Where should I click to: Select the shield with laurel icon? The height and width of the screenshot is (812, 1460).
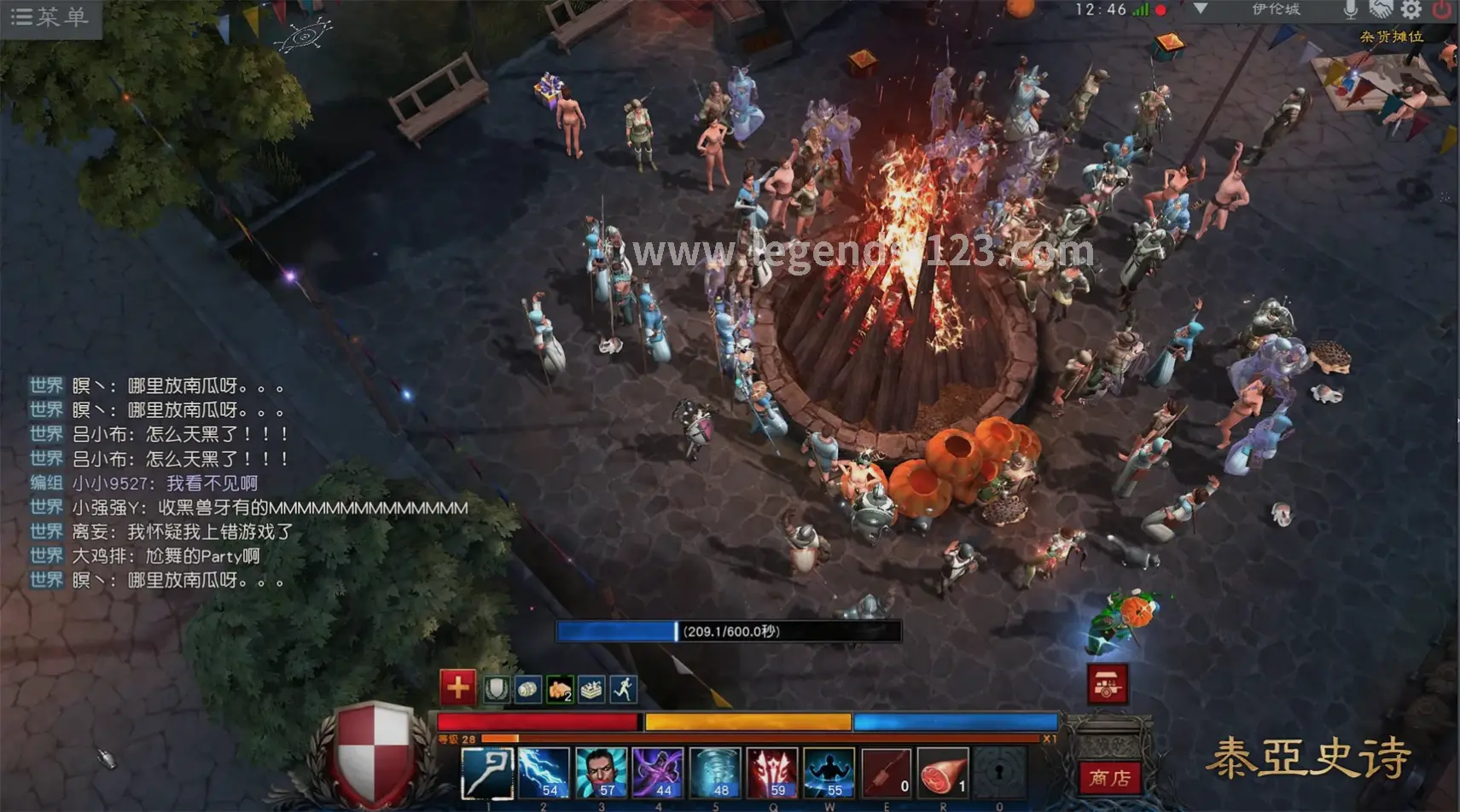pos(497,689)
